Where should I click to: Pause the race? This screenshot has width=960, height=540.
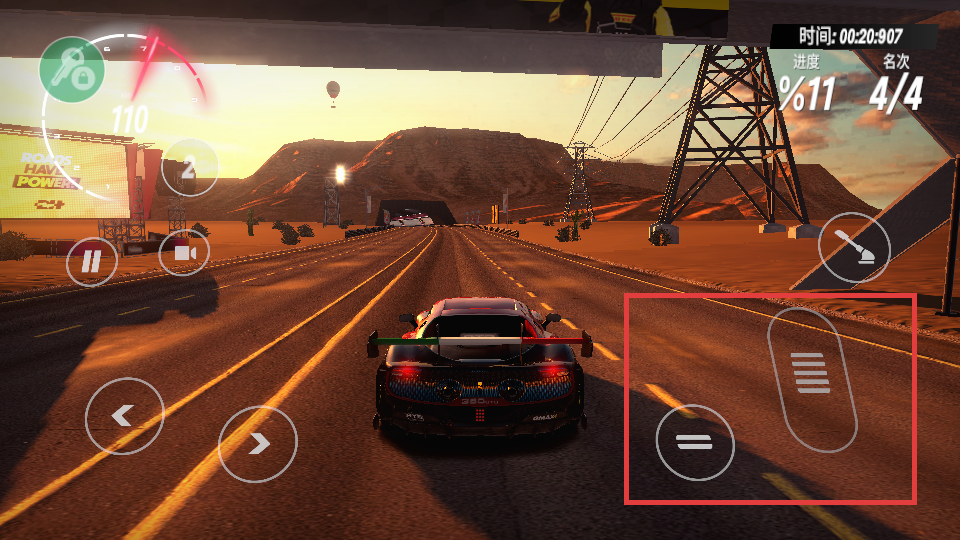coord(92,262)
